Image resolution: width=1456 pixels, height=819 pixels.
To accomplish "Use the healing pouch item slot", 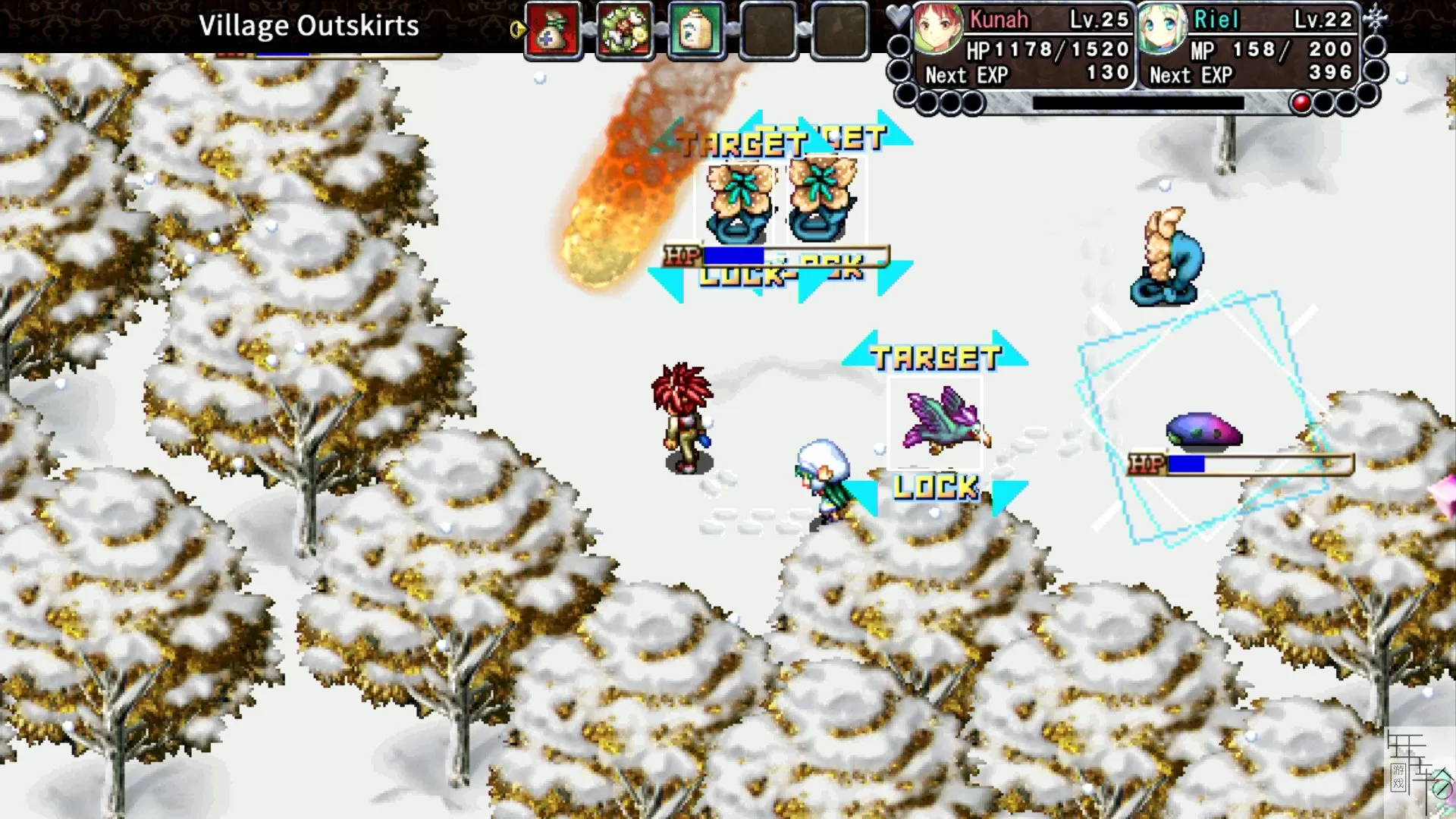I will click(553, 31).
